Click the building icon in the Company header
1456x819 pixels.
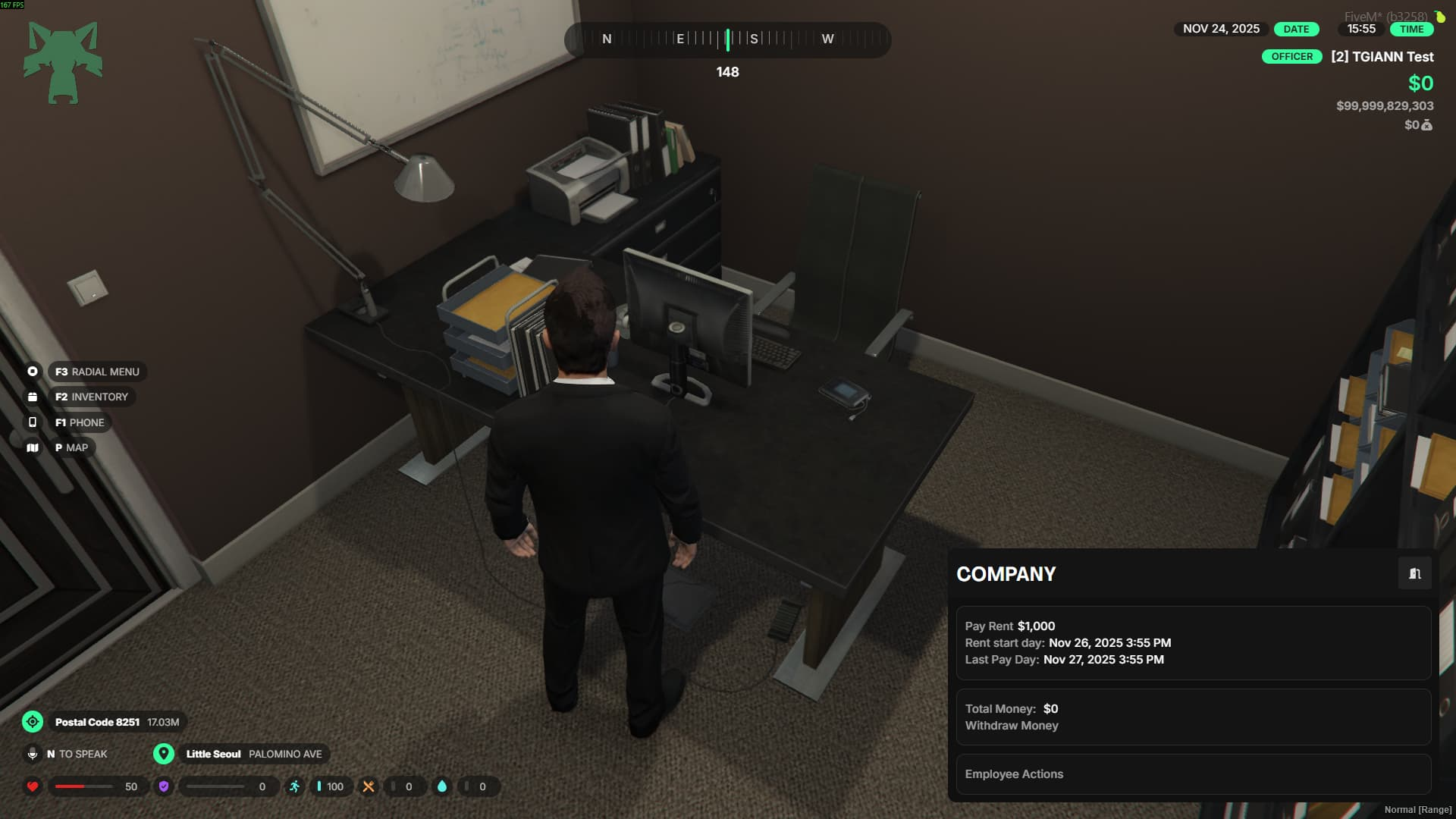(1414, 574)
